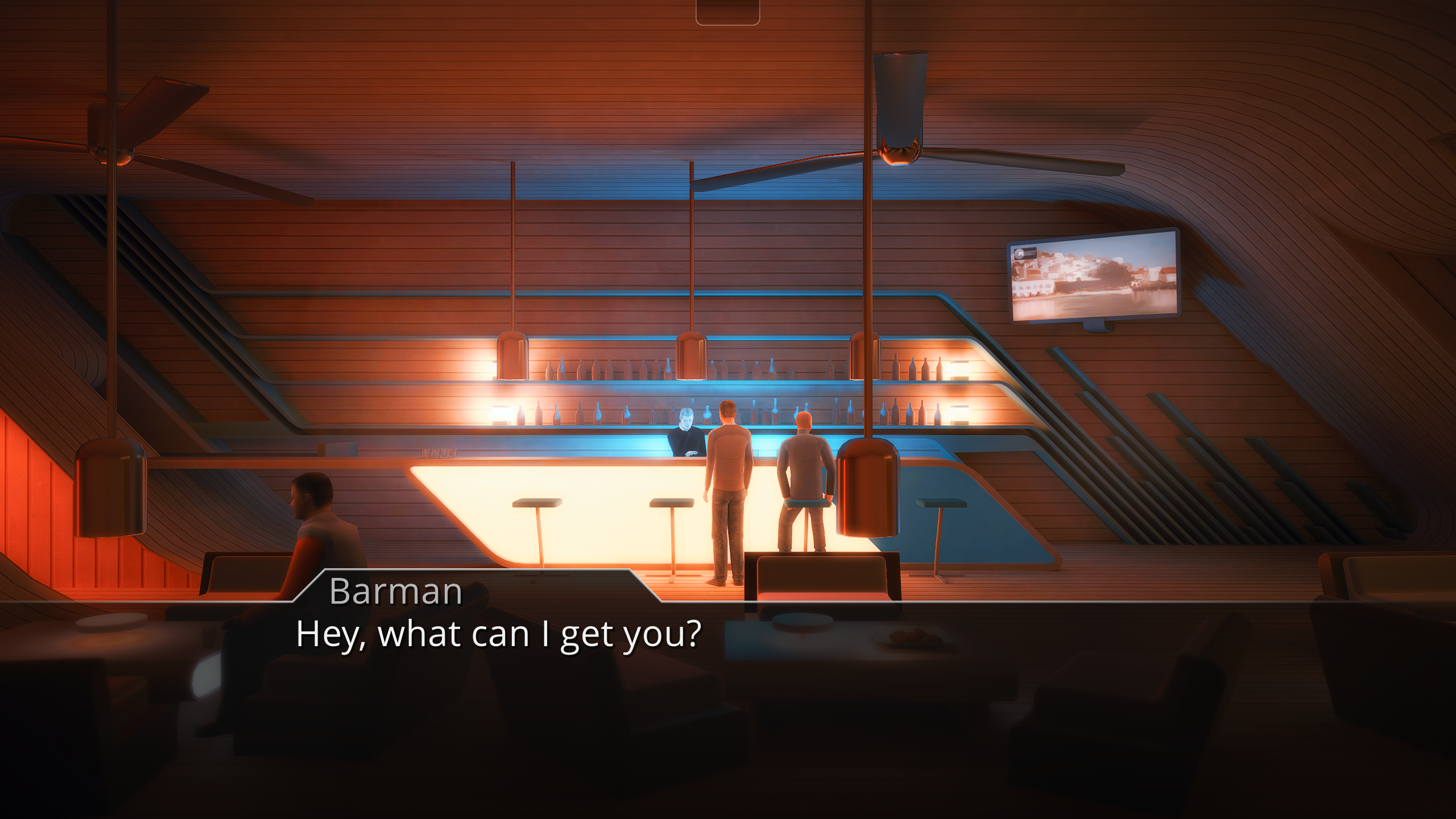Advance the Barman's dialogue line
The image size is (1456, 819).
point(728,654)
